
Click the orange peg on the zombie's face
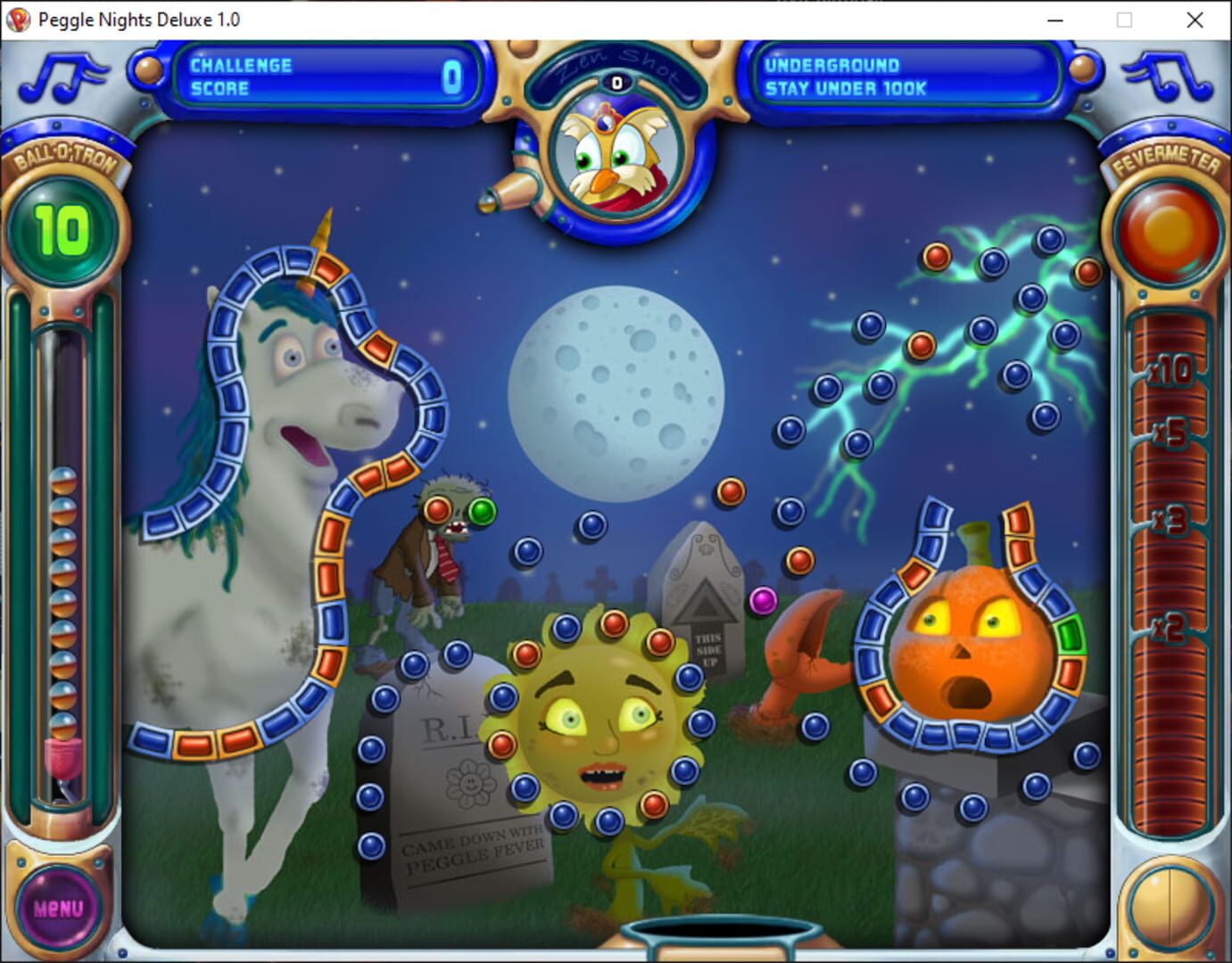tap(435, 508)
